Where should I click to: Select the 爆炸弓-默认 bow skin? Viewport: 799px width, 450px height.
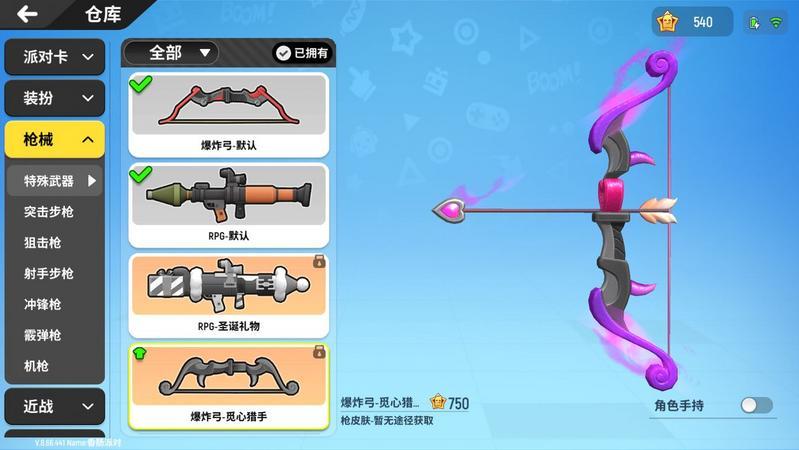point(229,115)
